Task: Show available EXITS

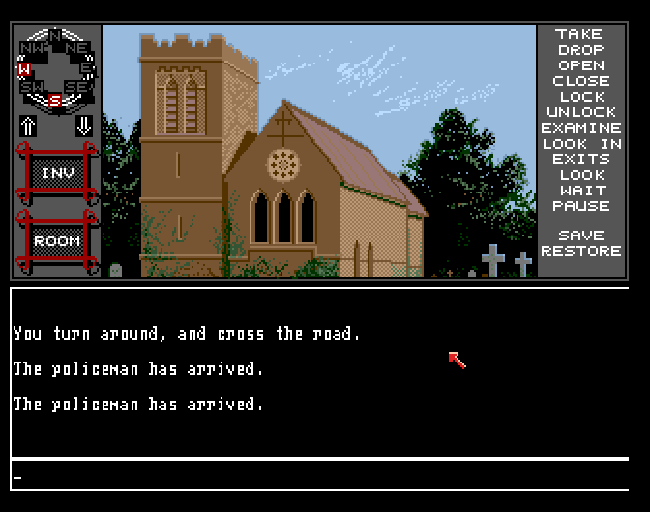Action: pyautogui.click(x=581, y=159)
